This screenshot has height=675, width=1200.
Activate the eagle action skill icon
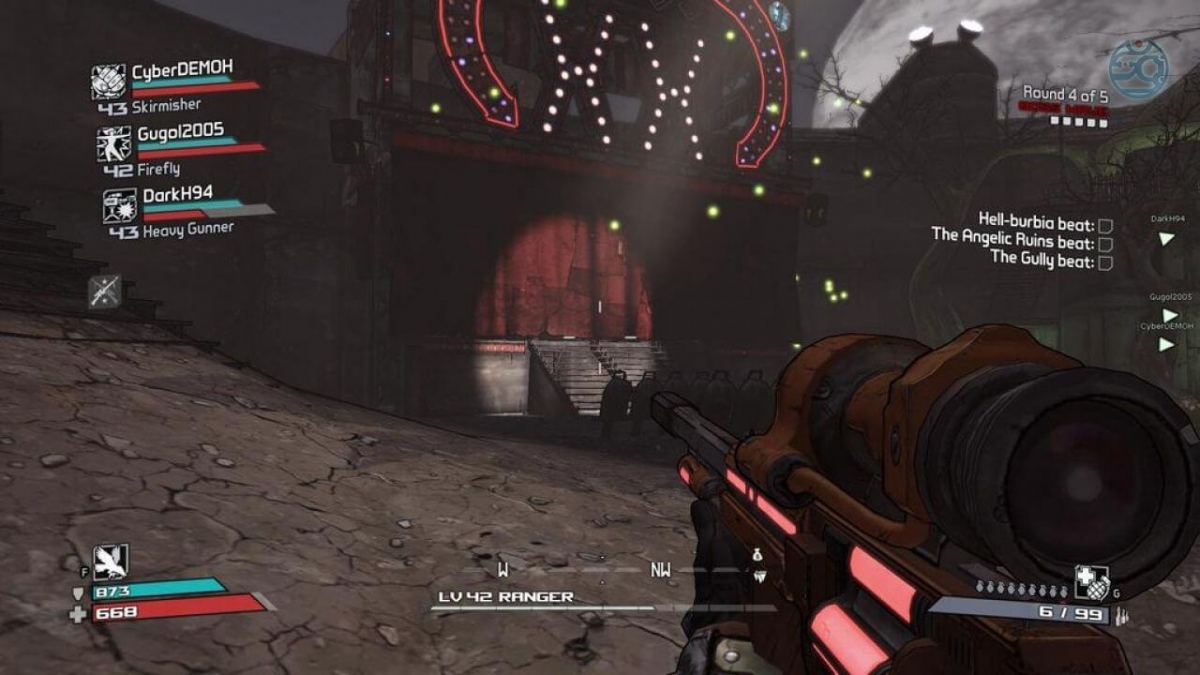coord(110,563)
